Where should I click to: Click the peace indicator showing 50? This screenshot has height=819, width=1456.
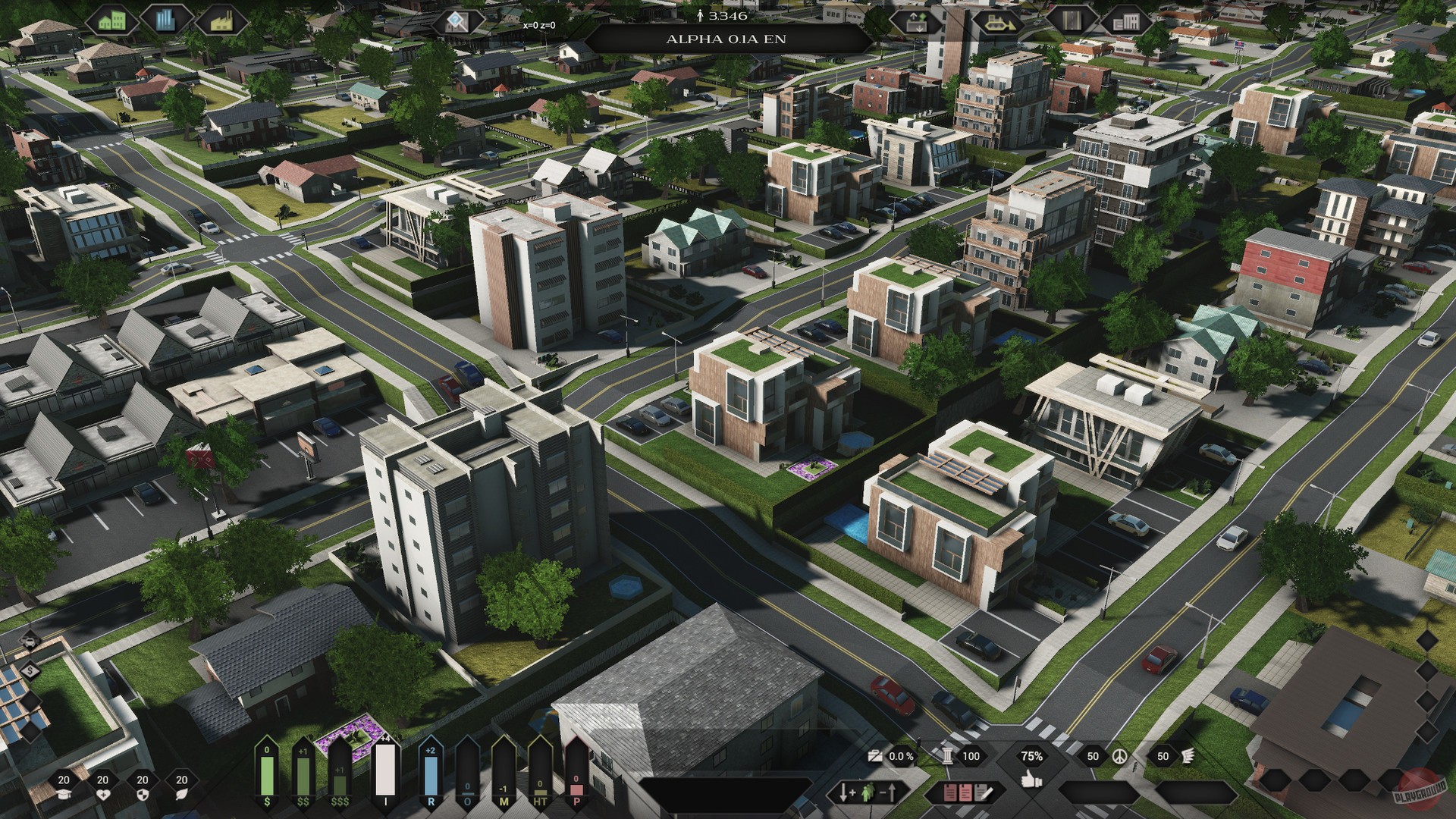pyautogui.click(x=1094, y=757)
